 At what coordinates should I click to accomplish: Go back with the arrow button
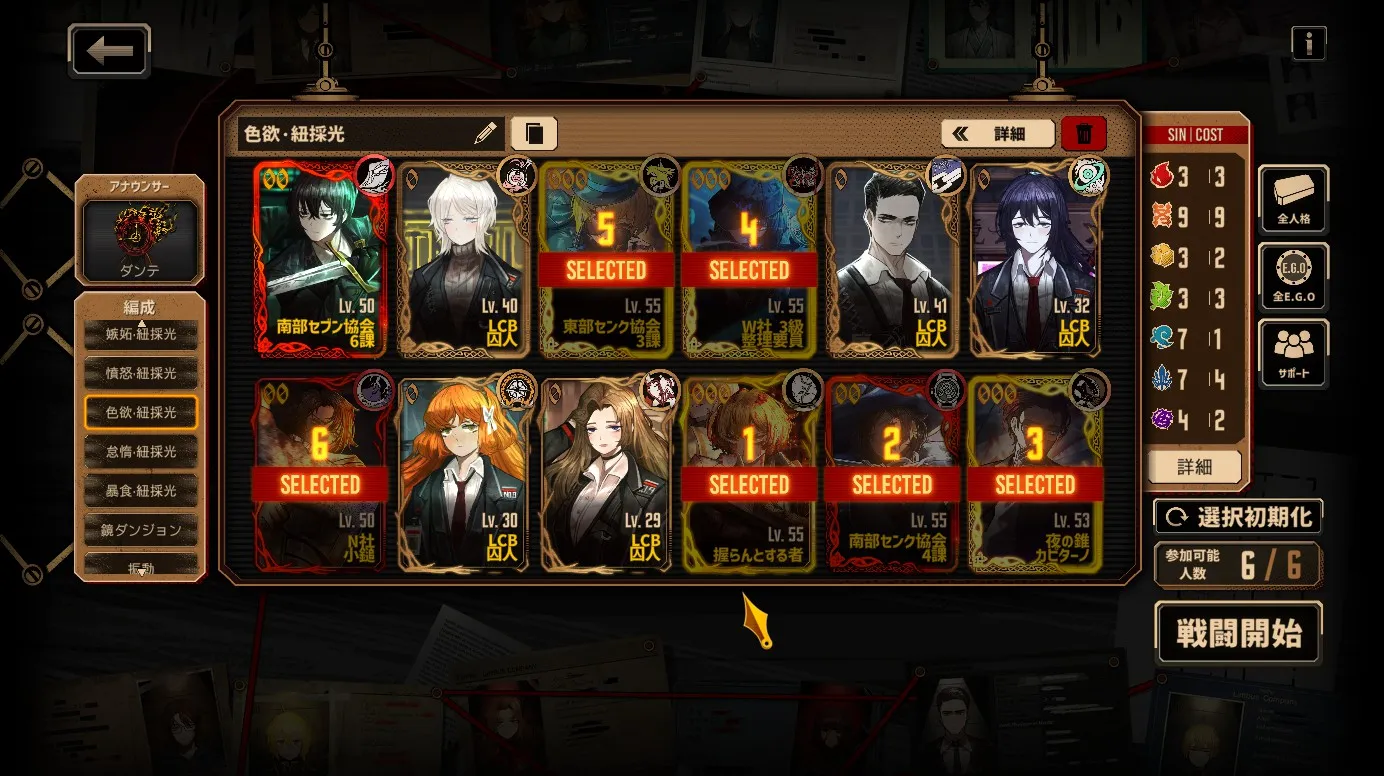(109, 51)
